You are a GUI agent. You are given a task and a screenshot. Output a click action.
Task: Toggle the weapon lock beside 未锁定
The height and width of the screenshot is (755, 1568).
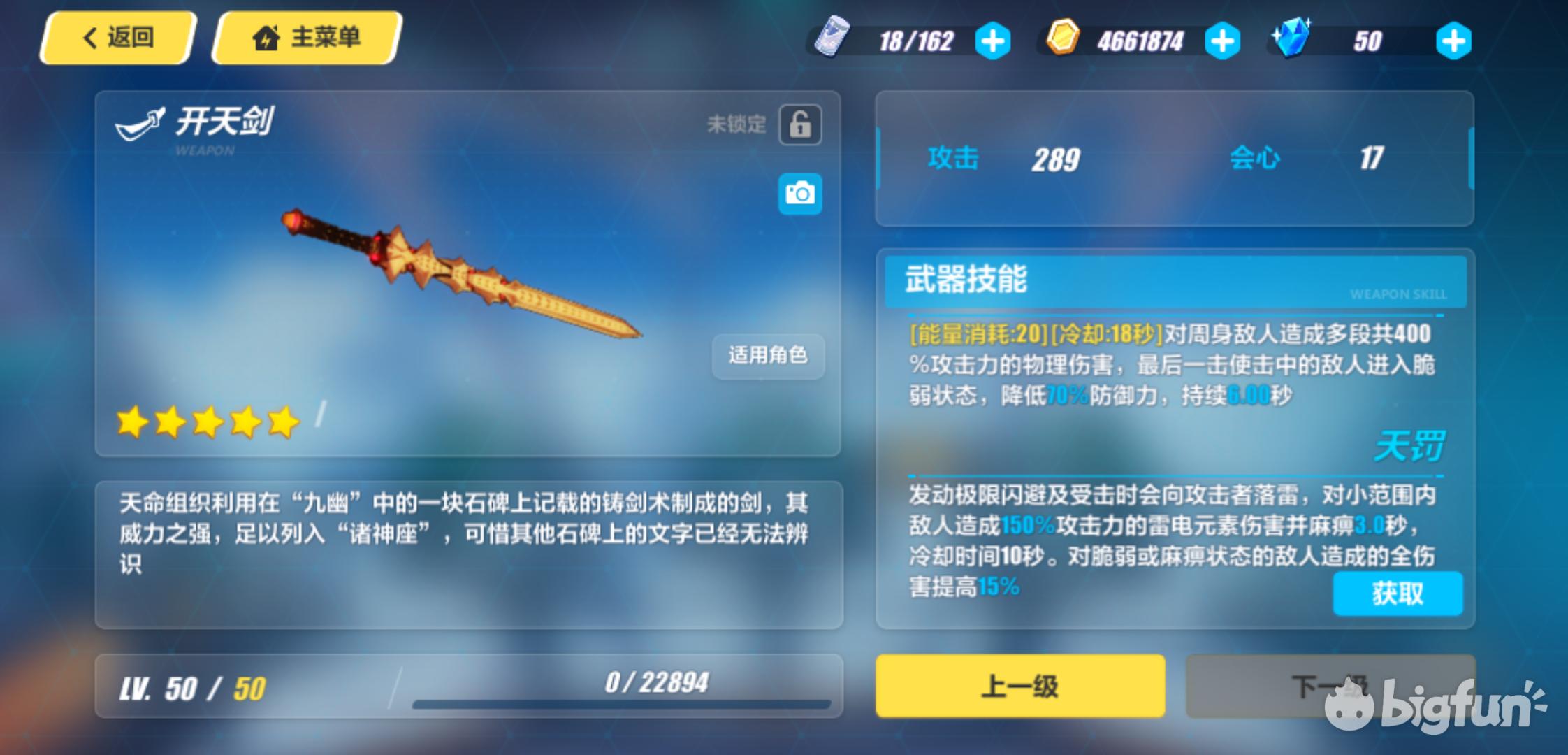[799, 123]
